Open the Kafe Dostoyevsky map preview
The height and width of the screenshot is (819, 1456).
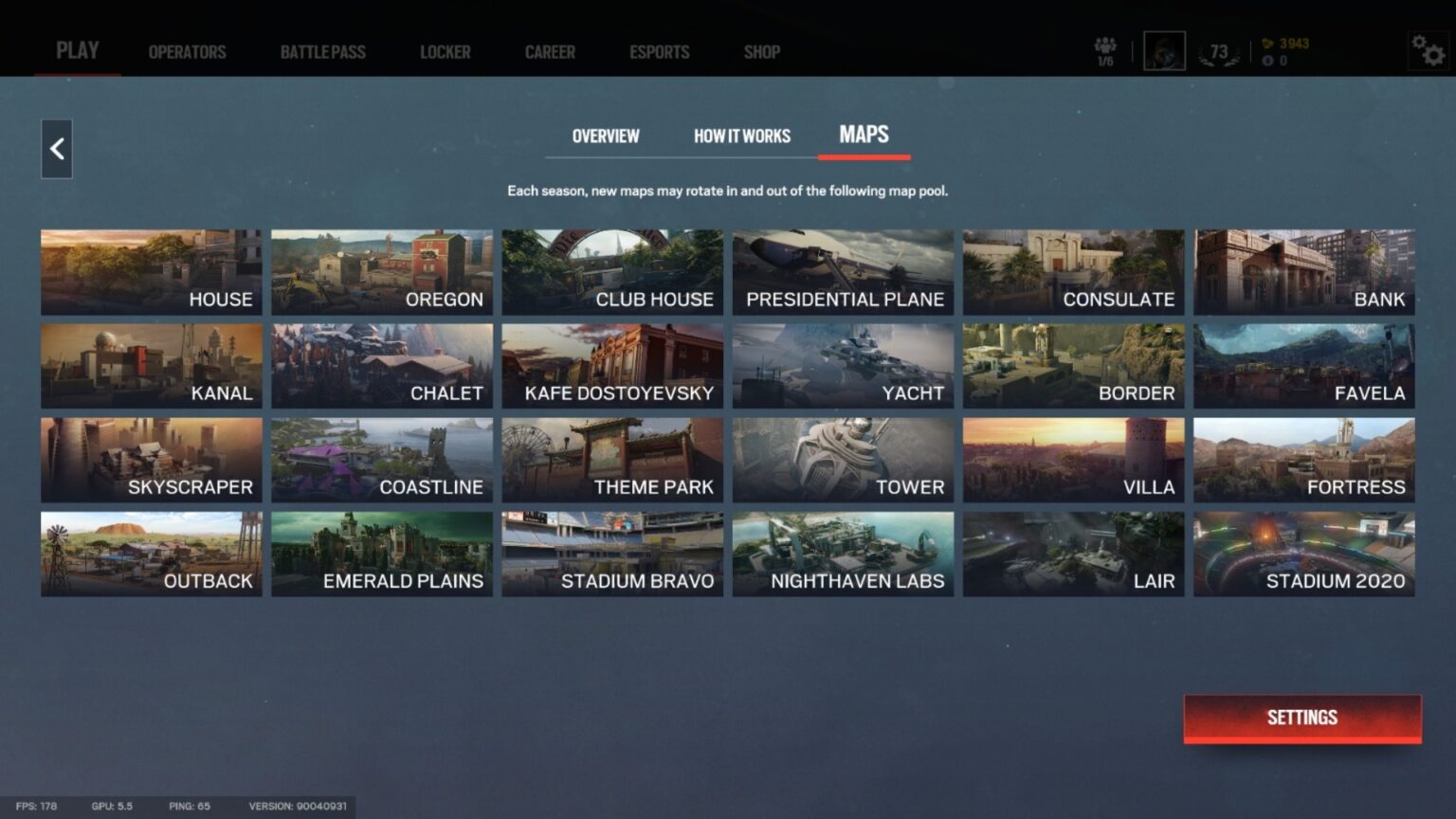[x=612, y=366]
